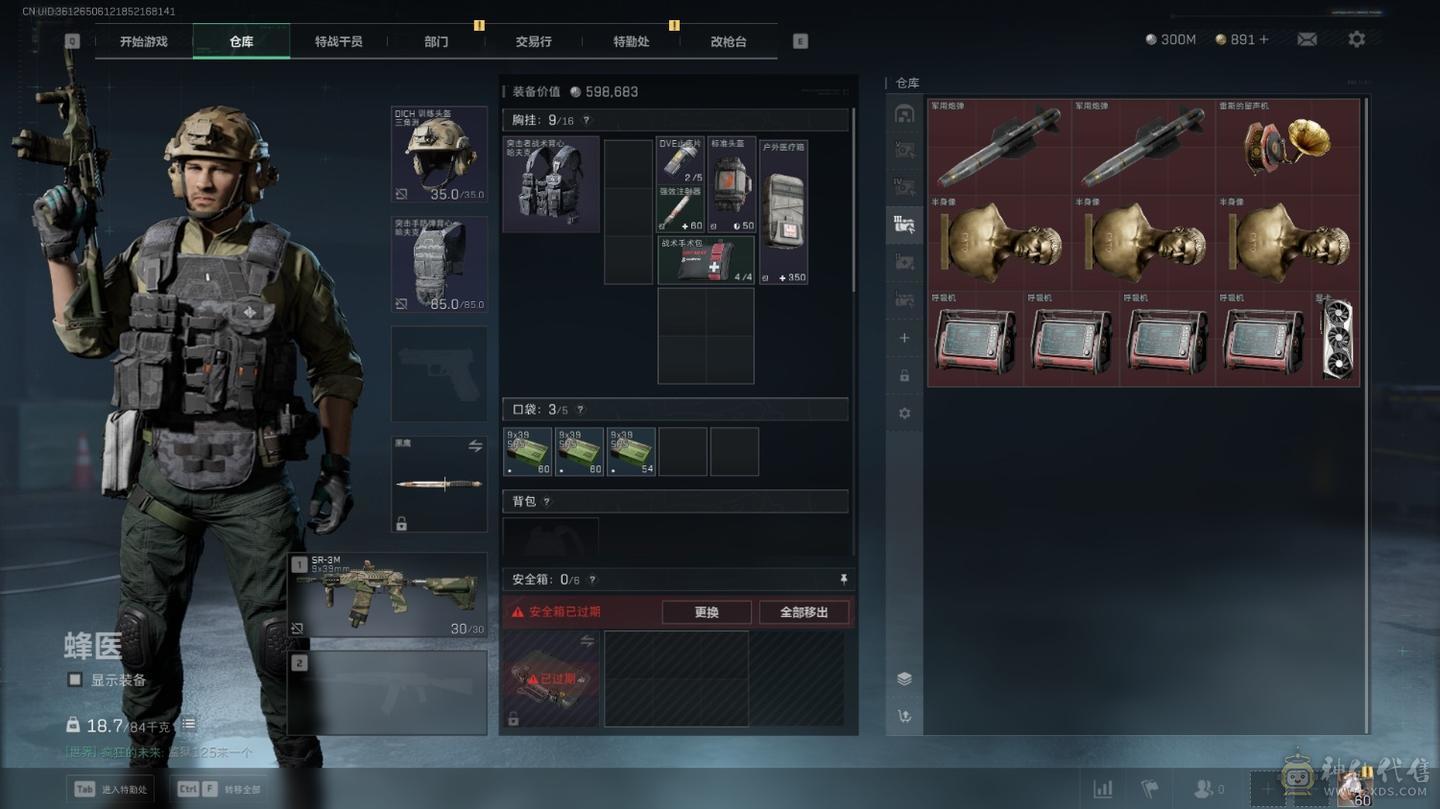Image resolution: width=1440 pixels, height=809 pixels.
Task: Select the 户外医疗箱 medical case
Action: click(x=783, y=212)
